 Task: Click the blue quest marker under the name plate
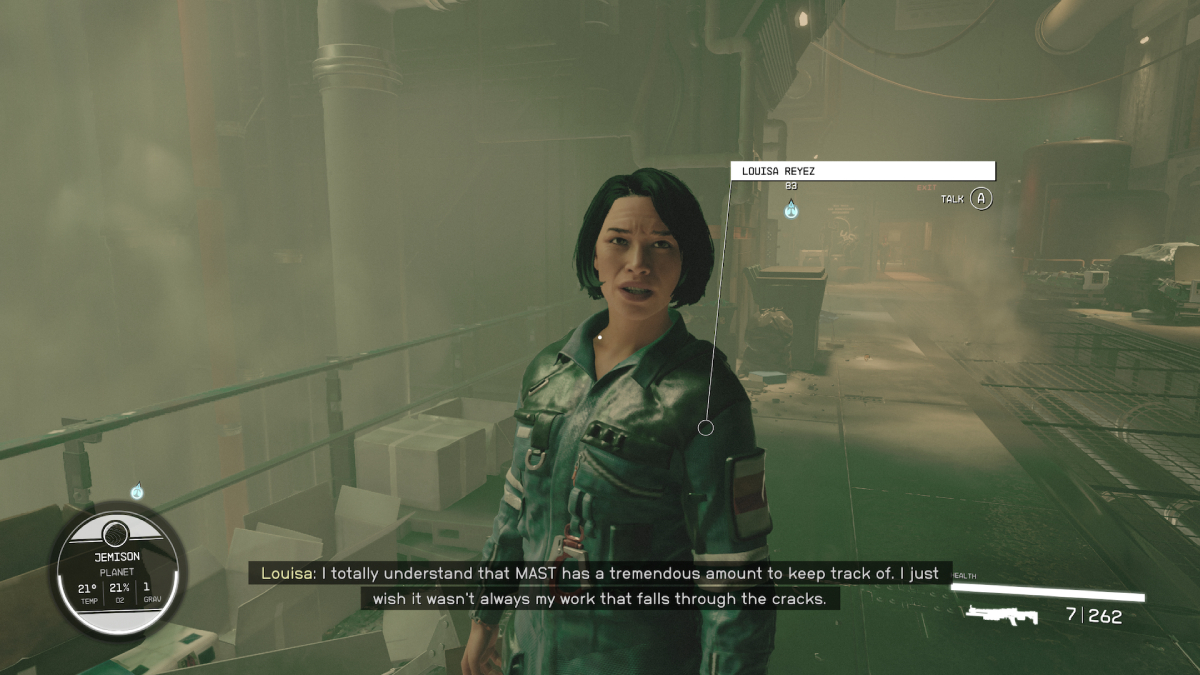click(x=791, y=209)
